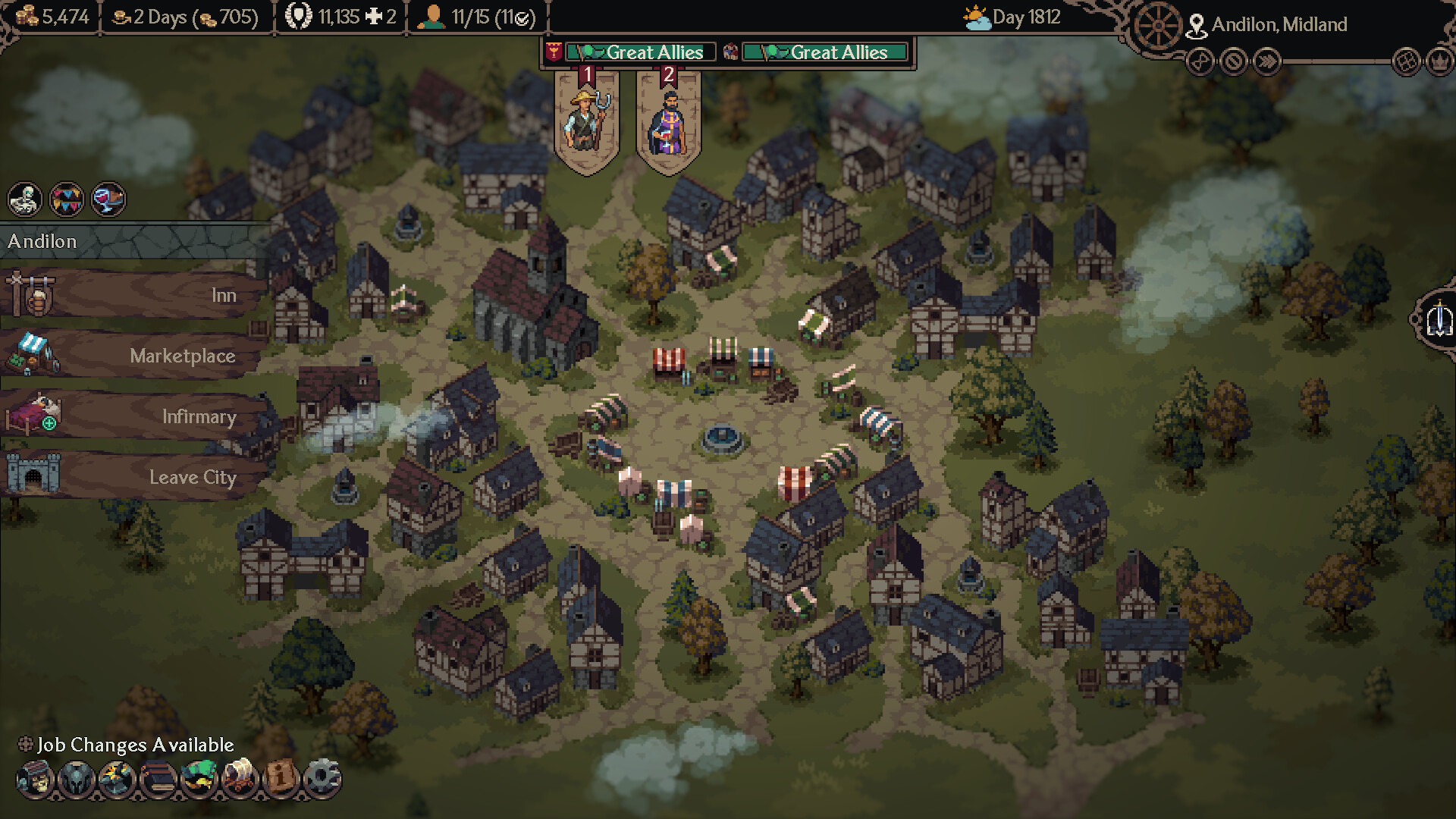Click the skeleton status icon above city name
Screen dimensions: 1456x819
coord(25,199)
